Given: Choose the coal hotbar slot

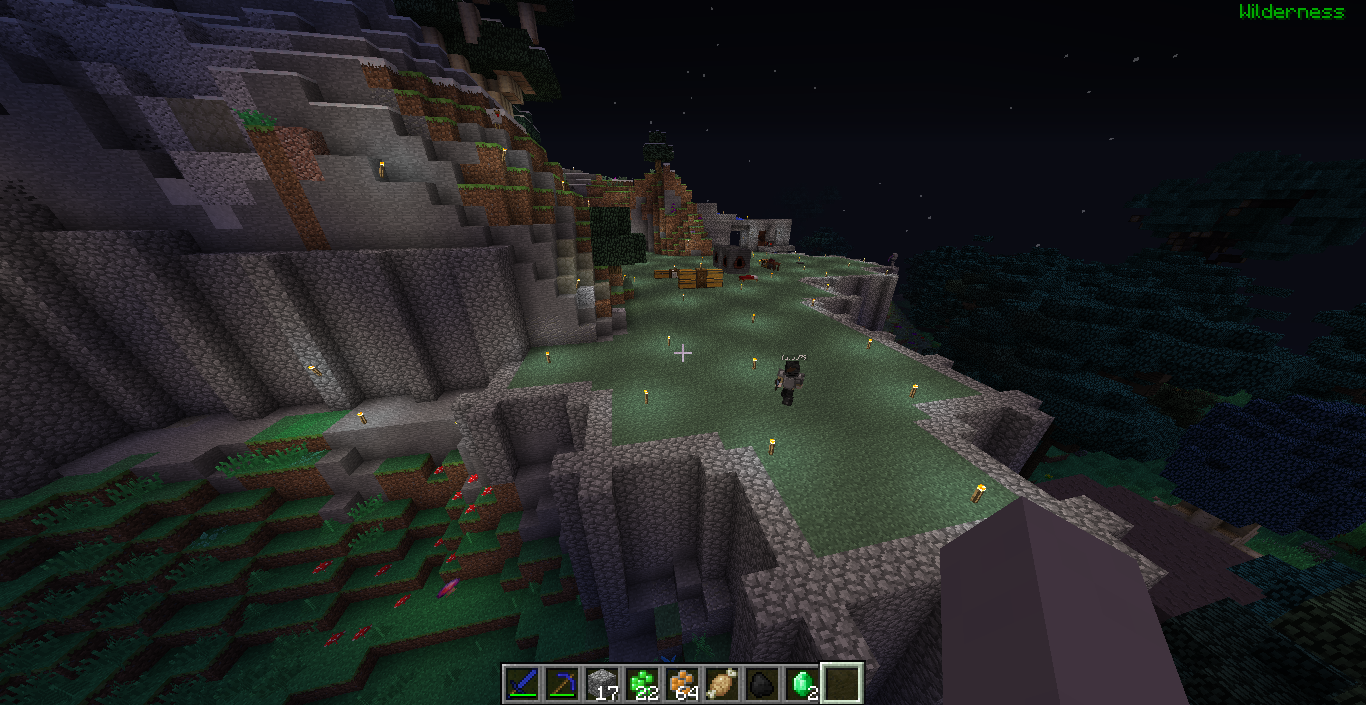Looking at the screenshot, I should pos(761,684).
